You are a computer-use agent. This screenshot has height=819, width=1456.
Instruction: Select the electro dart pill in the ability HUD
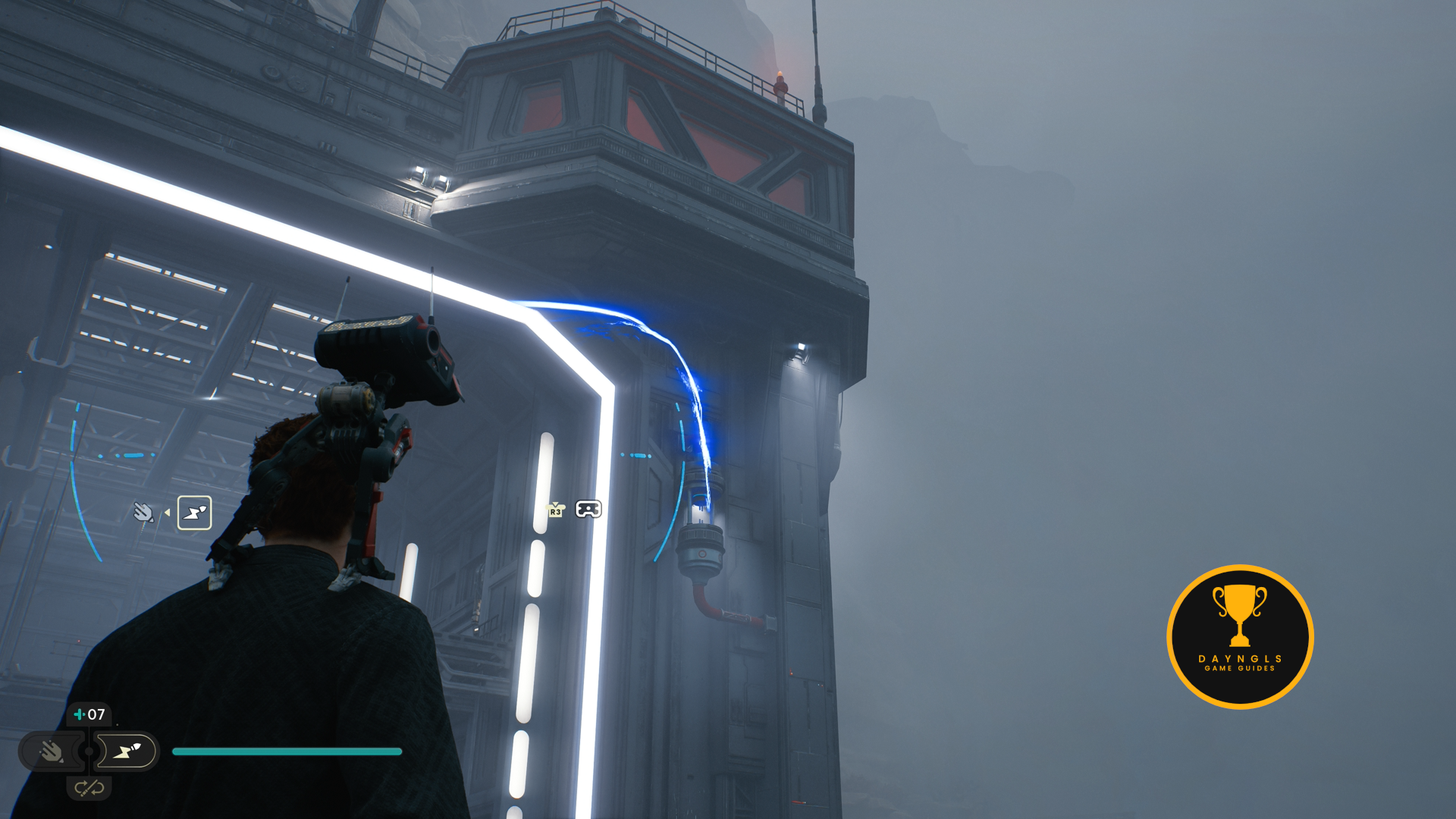127,752
